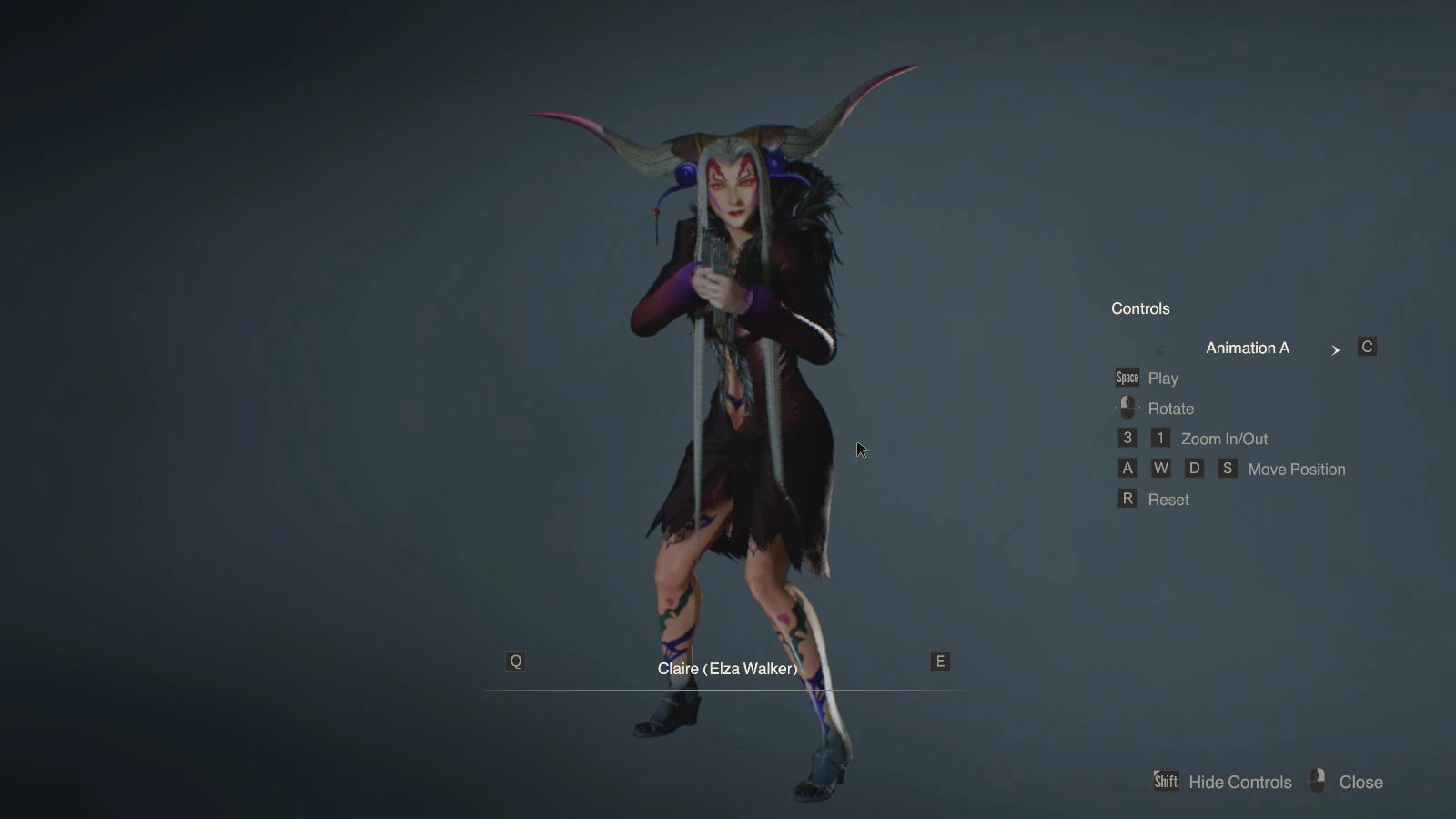Switch to the next animation with right arrow
The height and width of the screenshot is (819, 1456).
(x=1335, y=349)
